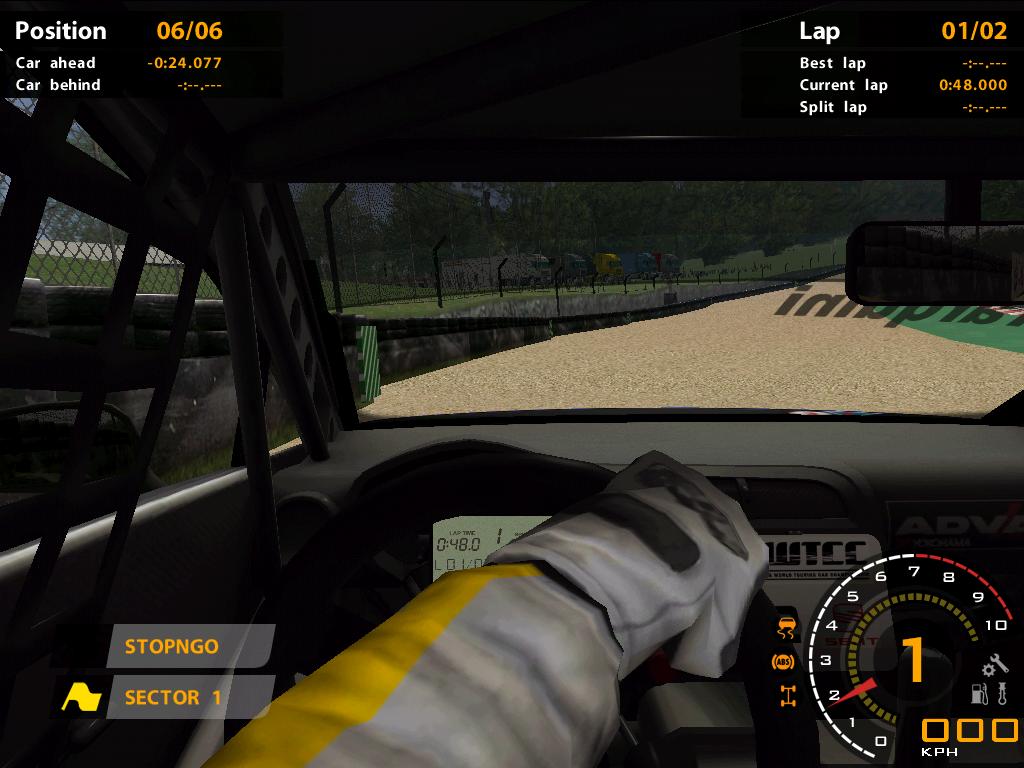Click the yellow flag icon
The width and height of the screenshot is (1024, 768).
point(82,697)
